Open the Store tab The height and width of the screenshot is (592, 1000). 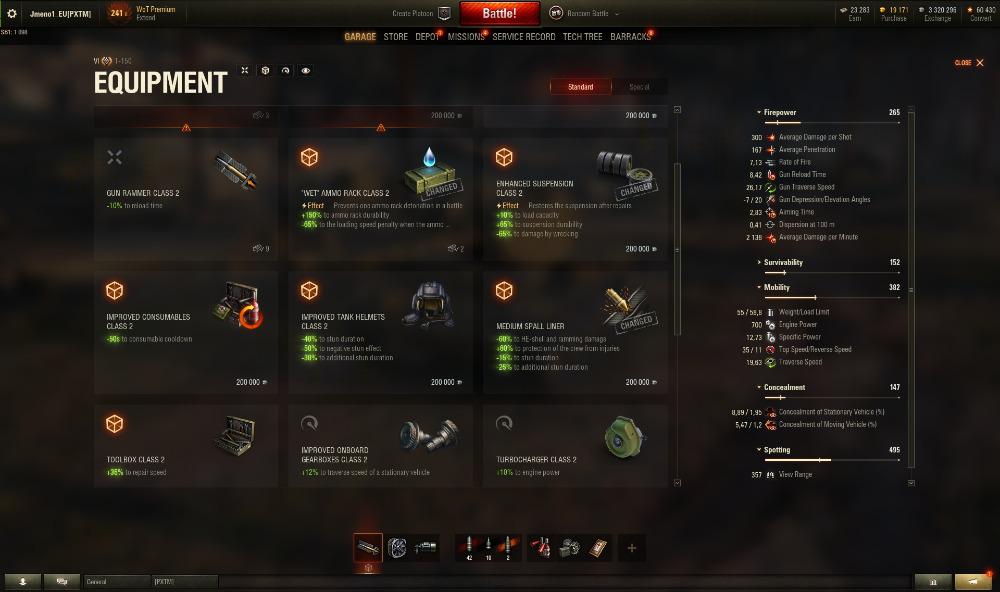tap(395, 37)
